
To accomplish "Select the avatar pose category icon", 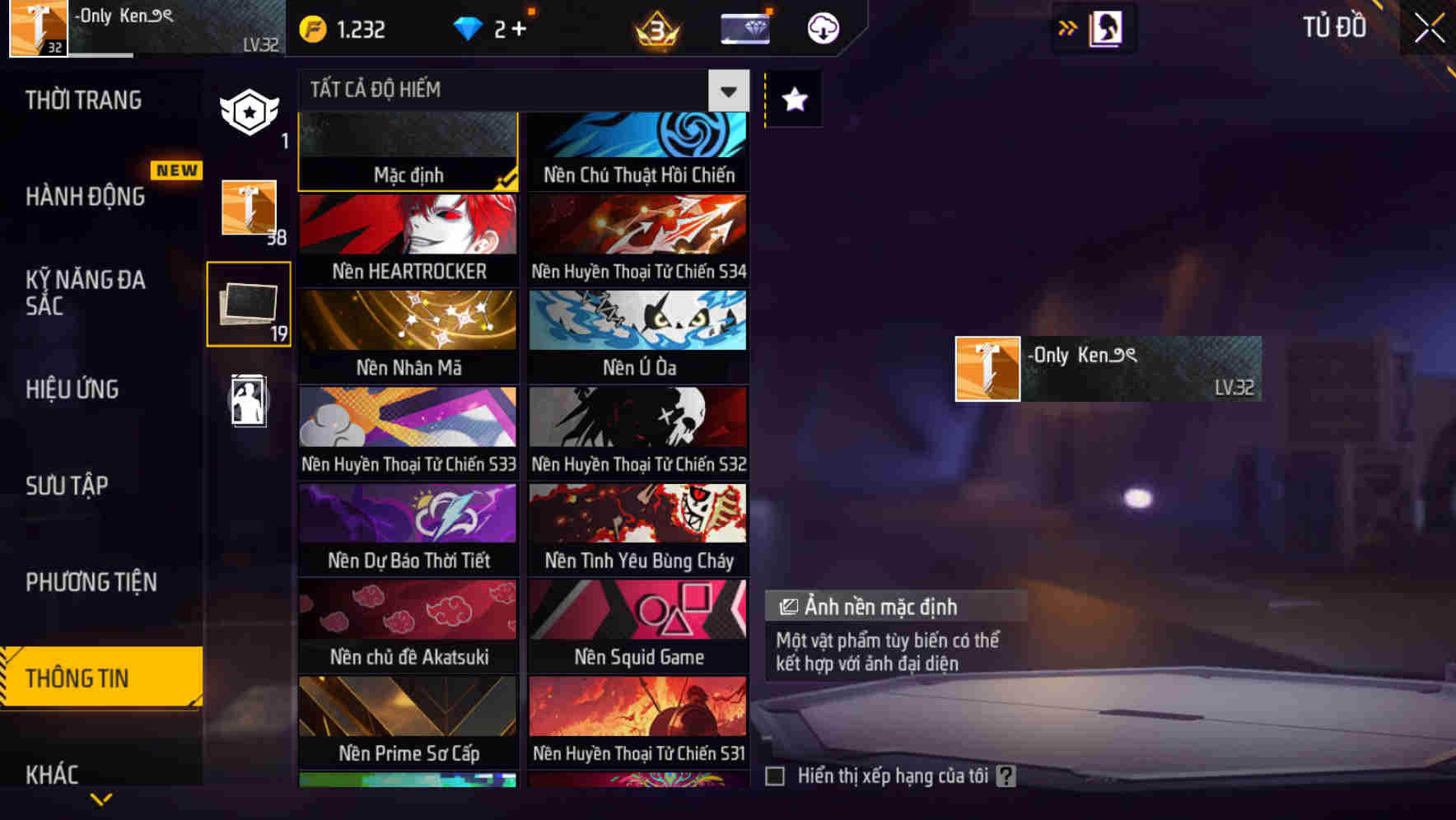I will (x=248, y=401).
